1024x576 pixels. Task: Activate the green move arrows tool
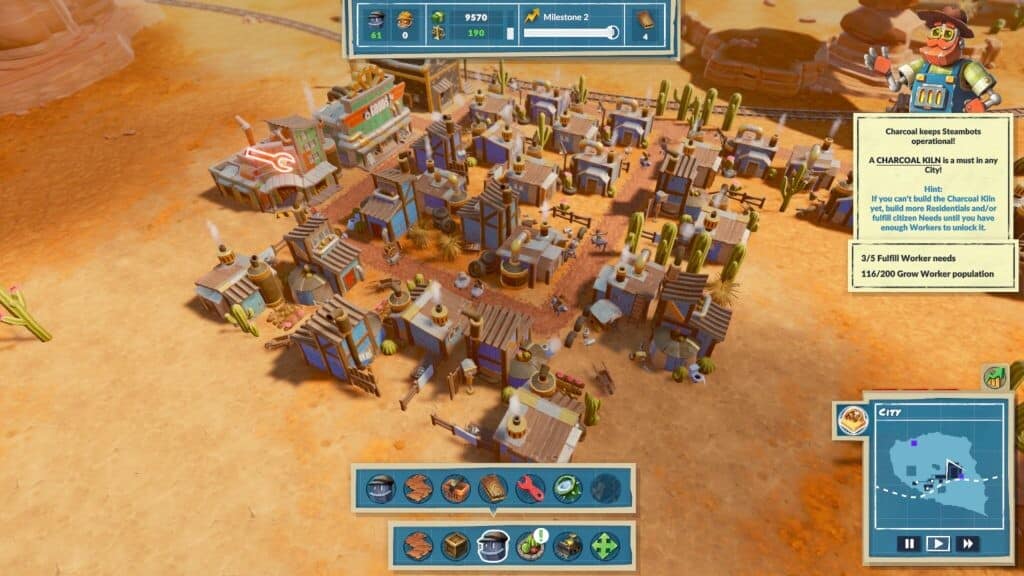[605, 546]
